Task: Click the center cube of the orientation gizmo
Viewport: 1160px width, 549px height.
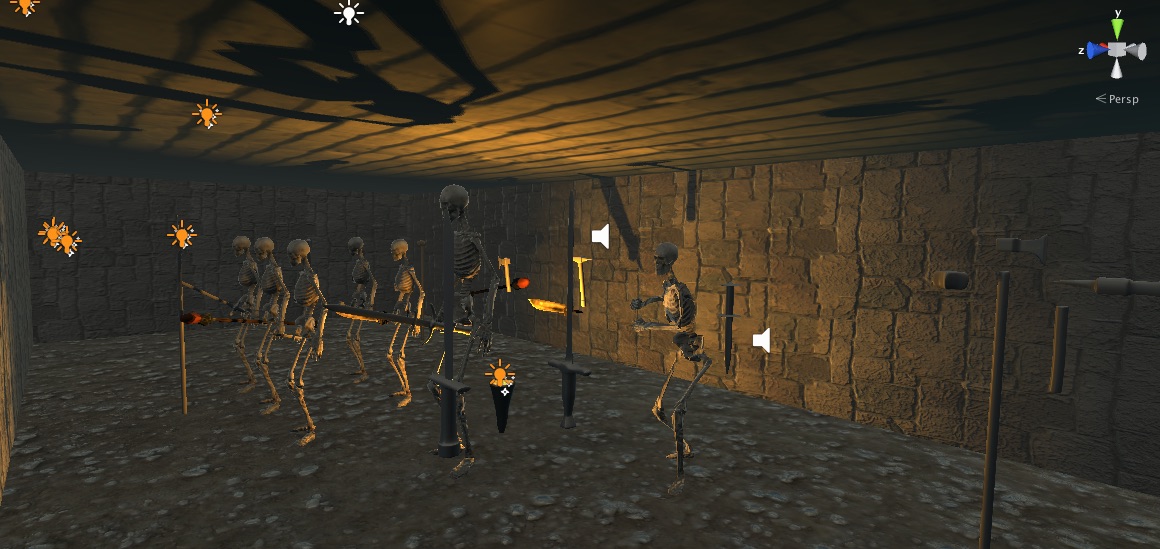Action: 1117,50
